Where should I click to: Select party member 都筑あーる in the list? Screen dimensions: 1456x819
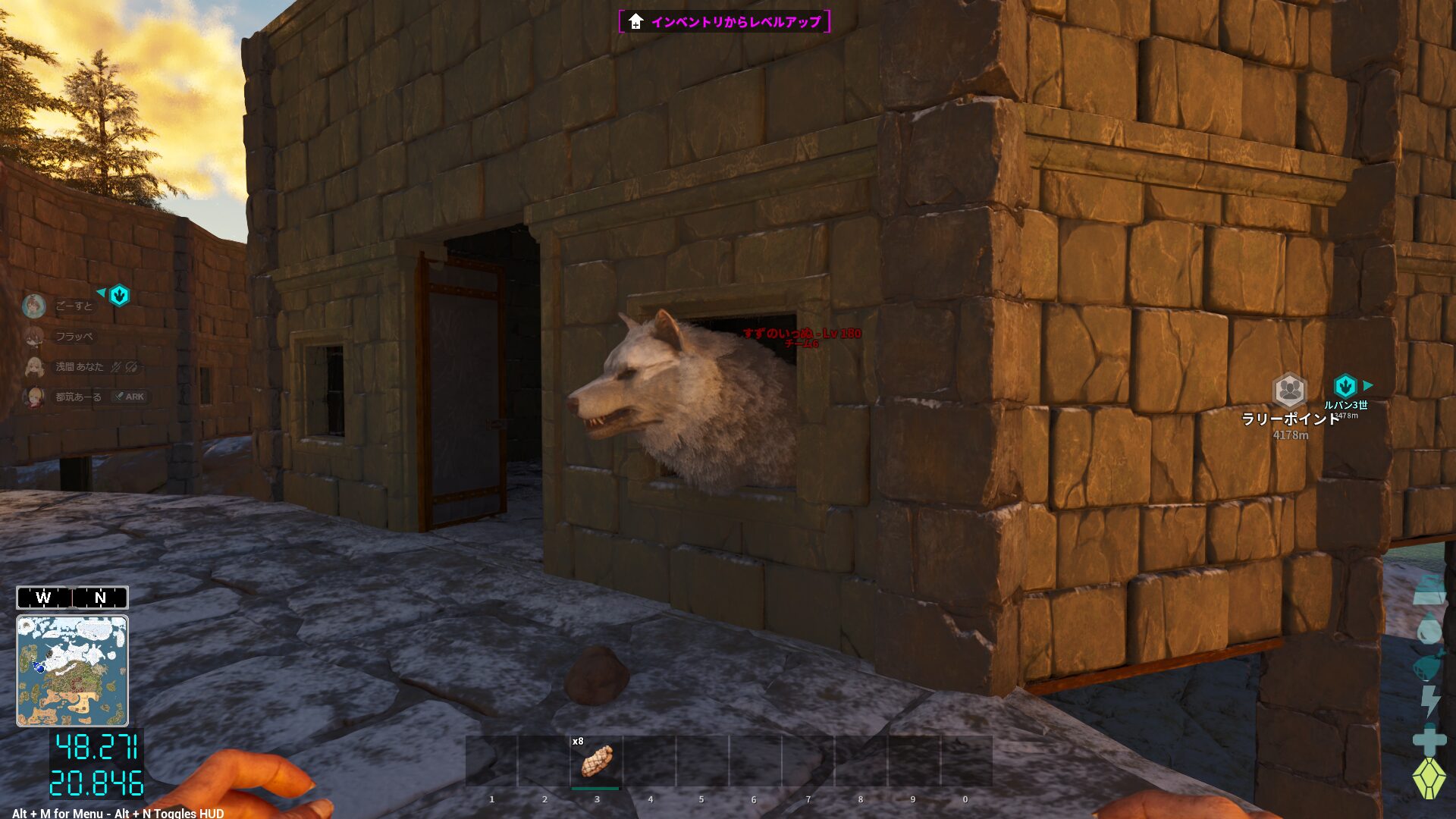pyautogui.click(x=78, y=397)
